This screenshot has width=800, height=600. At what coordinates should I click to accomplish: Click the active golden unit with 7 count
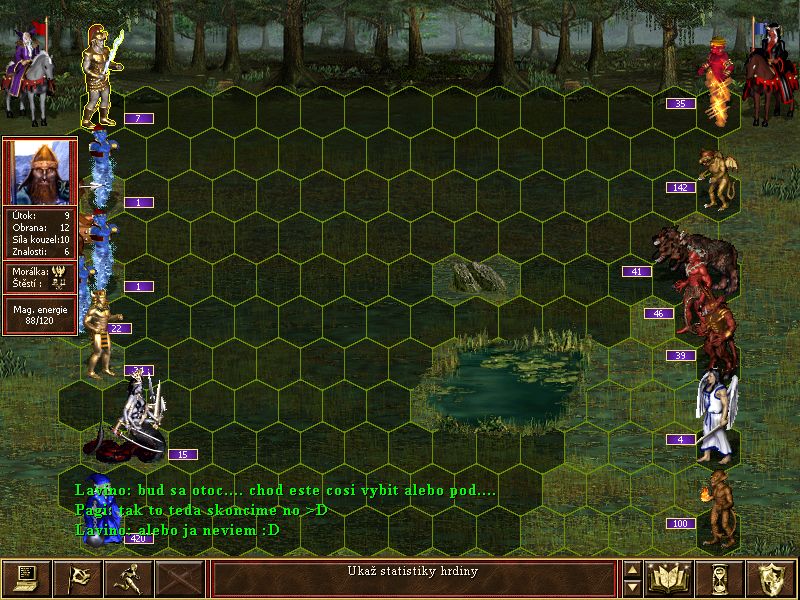(100, 75)
